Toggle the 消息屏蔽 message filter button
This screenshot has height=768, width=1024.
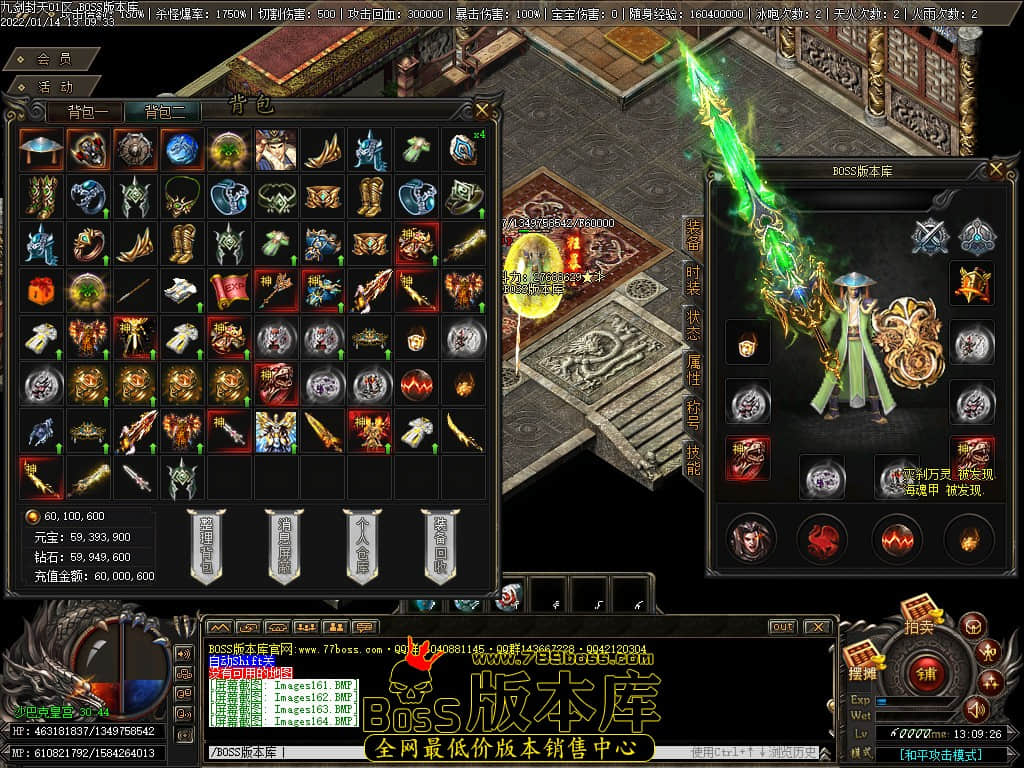283,545
